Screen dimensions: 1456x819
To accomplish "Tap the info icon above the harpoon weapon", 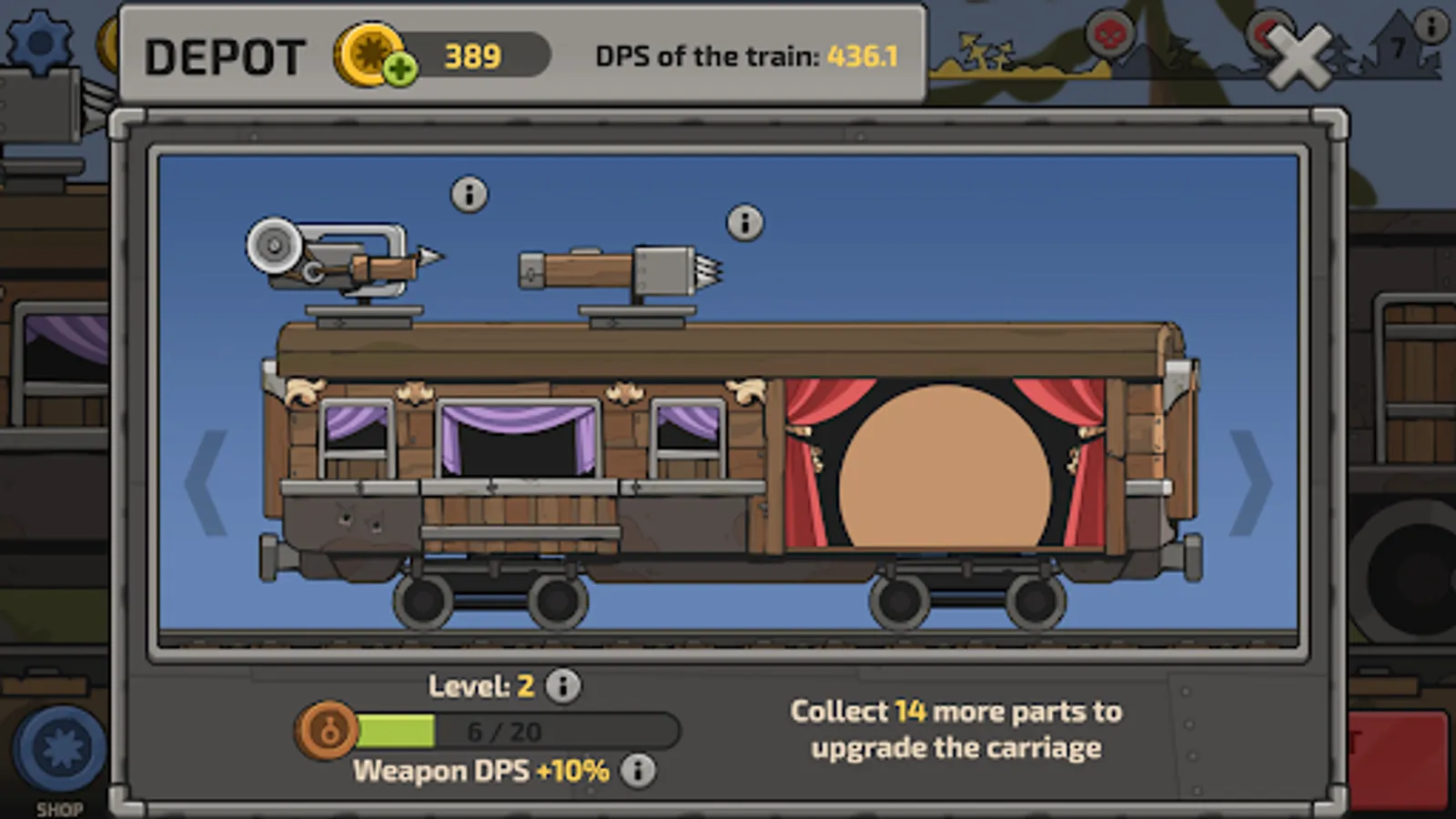I will coord(470,196).
